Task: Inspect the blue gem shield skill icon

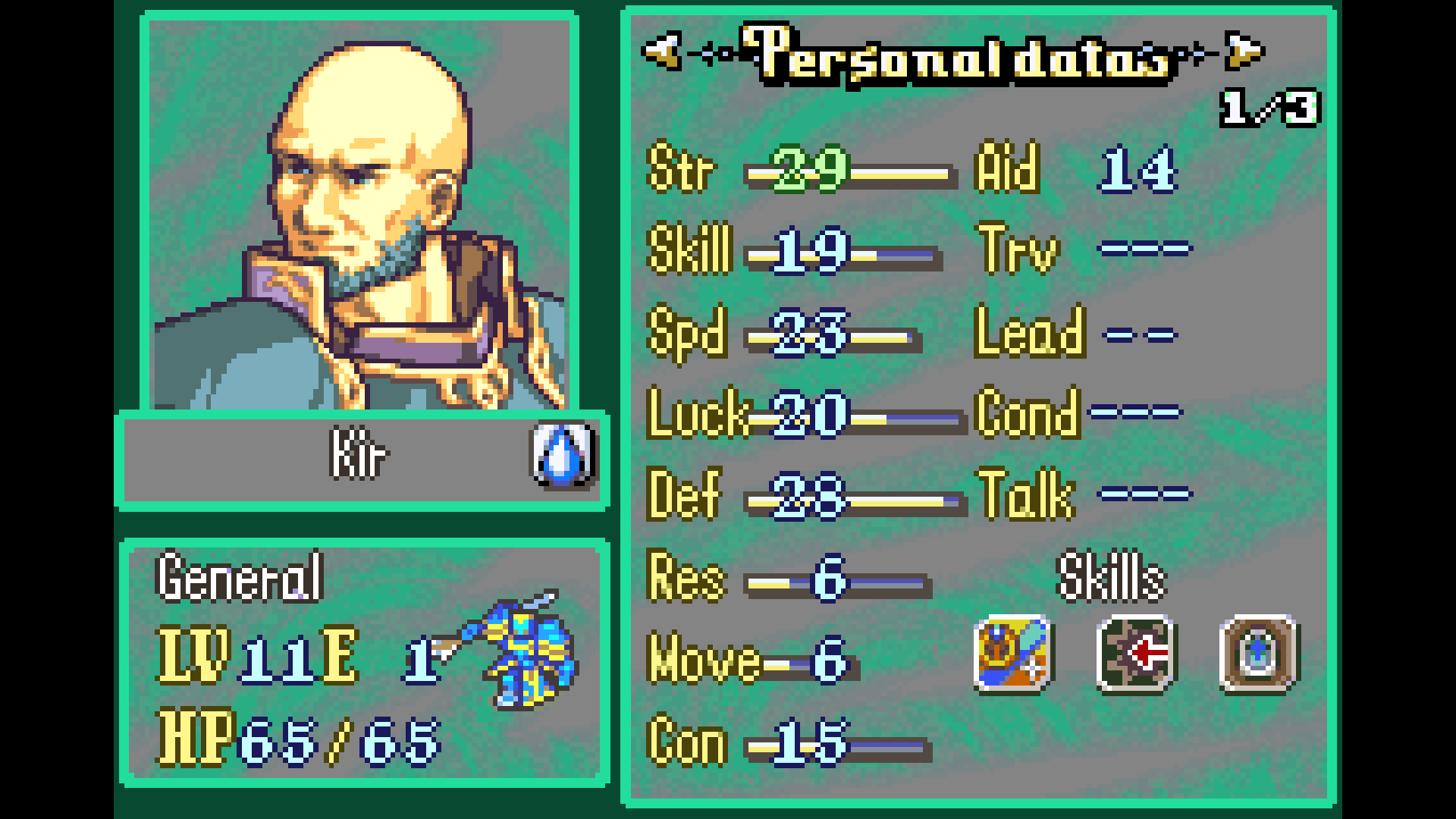Action: 1259,655
